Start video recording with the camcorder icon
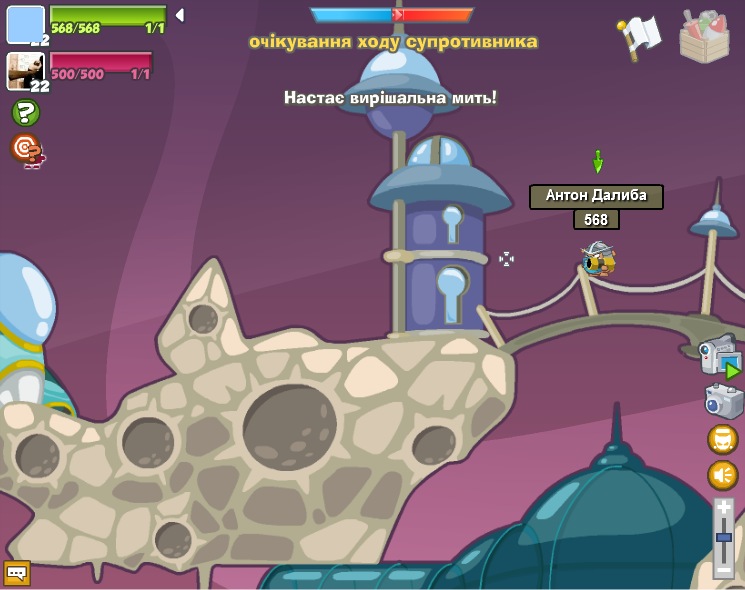The image size is (745, 590). point(720,357)
